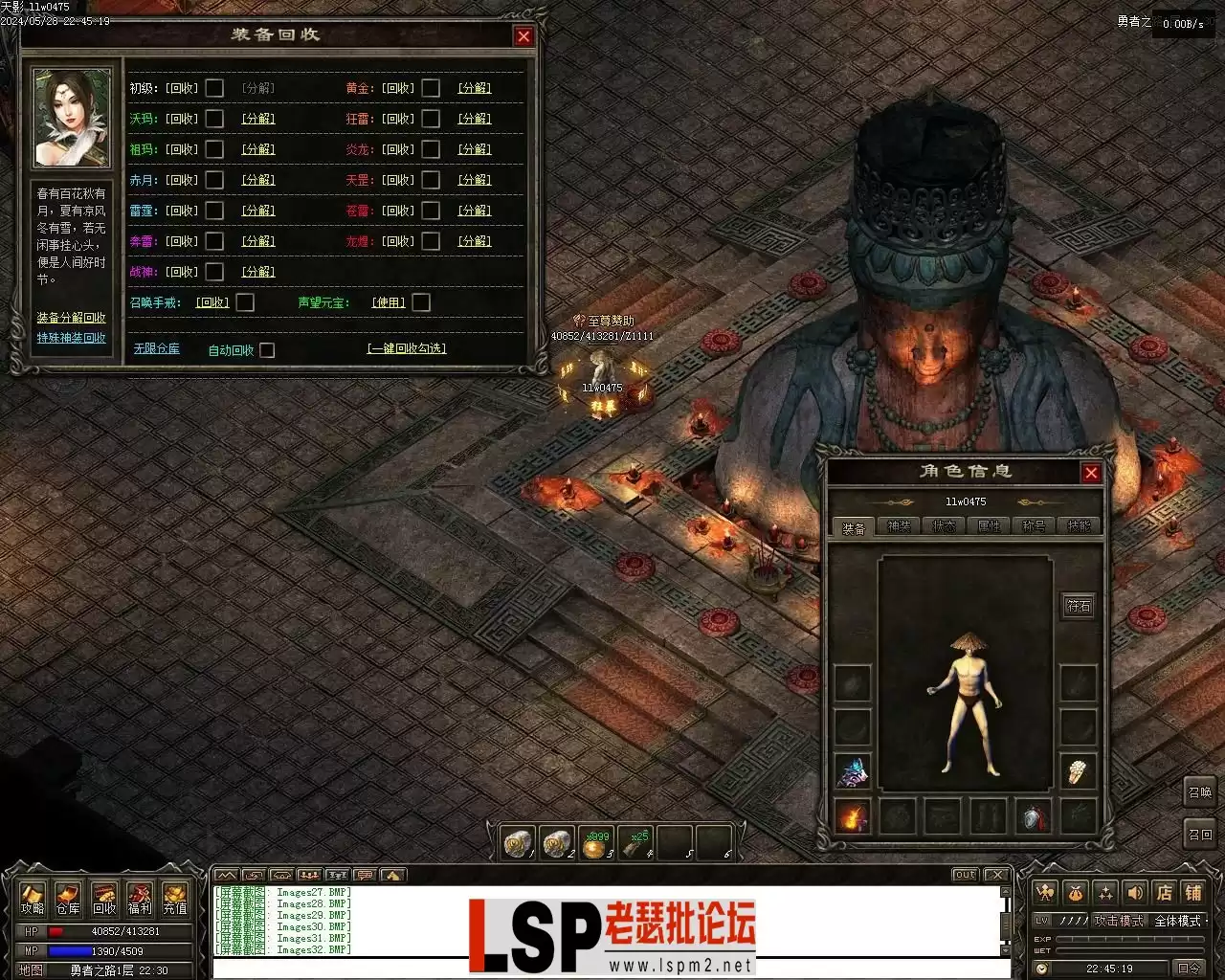Open the 符石 rune stone button
The image size is (1225, 980).
click(x=1079, y=606)
